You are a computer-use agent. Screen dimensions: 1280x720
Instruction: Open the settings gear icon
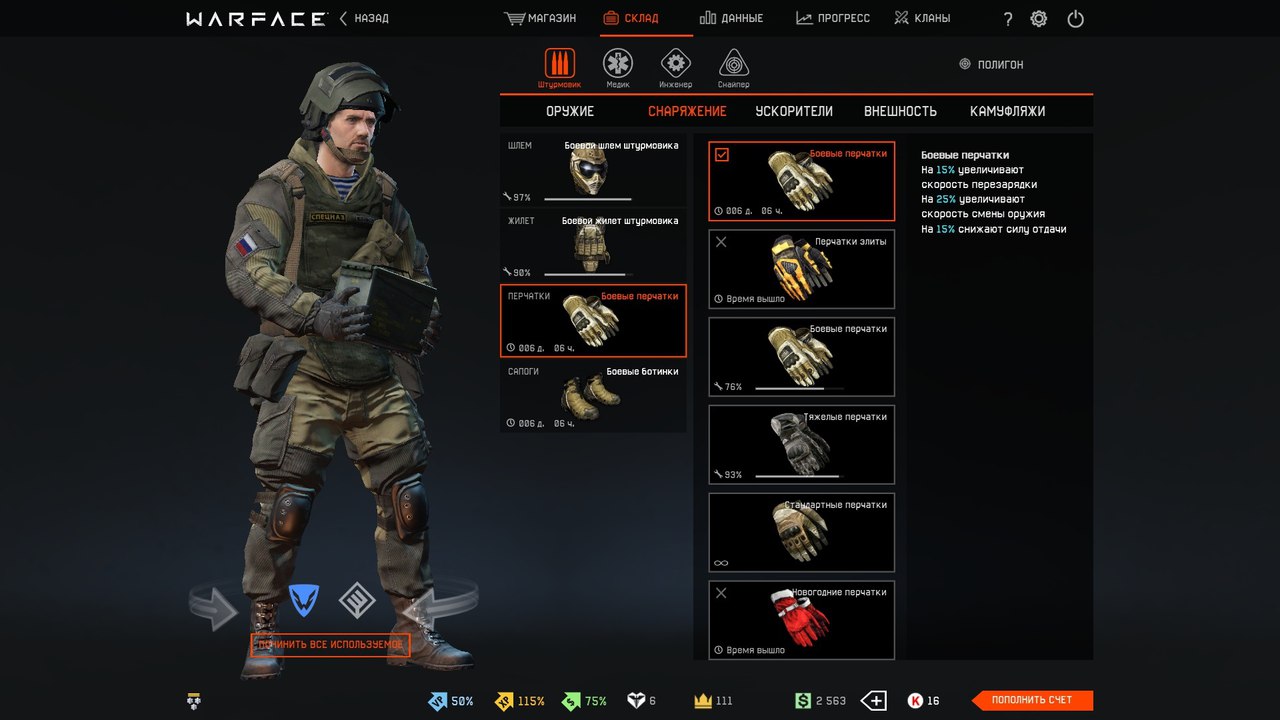click(x=1039, y=19)
